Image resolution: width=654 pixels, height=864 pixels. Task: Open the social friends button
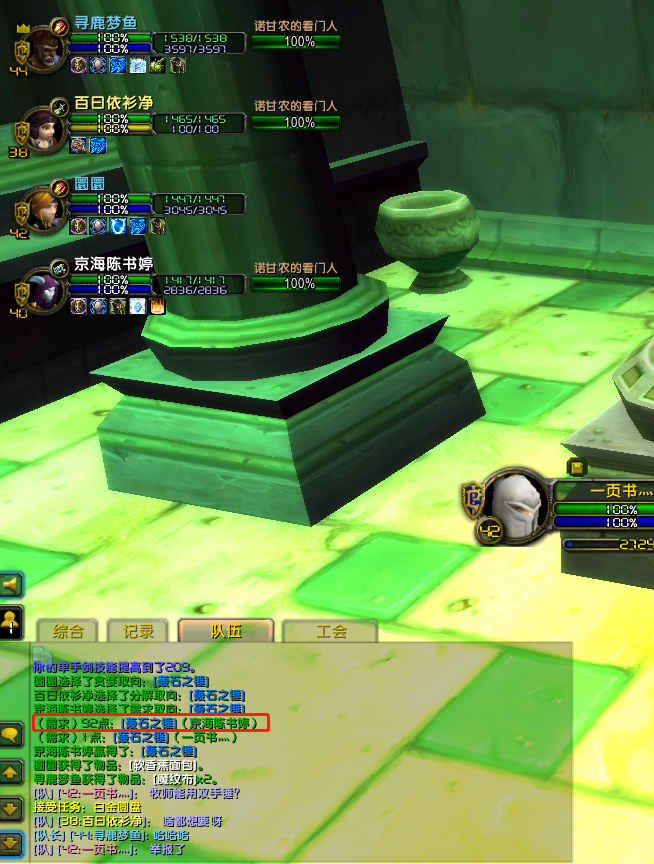click(12, 620)
